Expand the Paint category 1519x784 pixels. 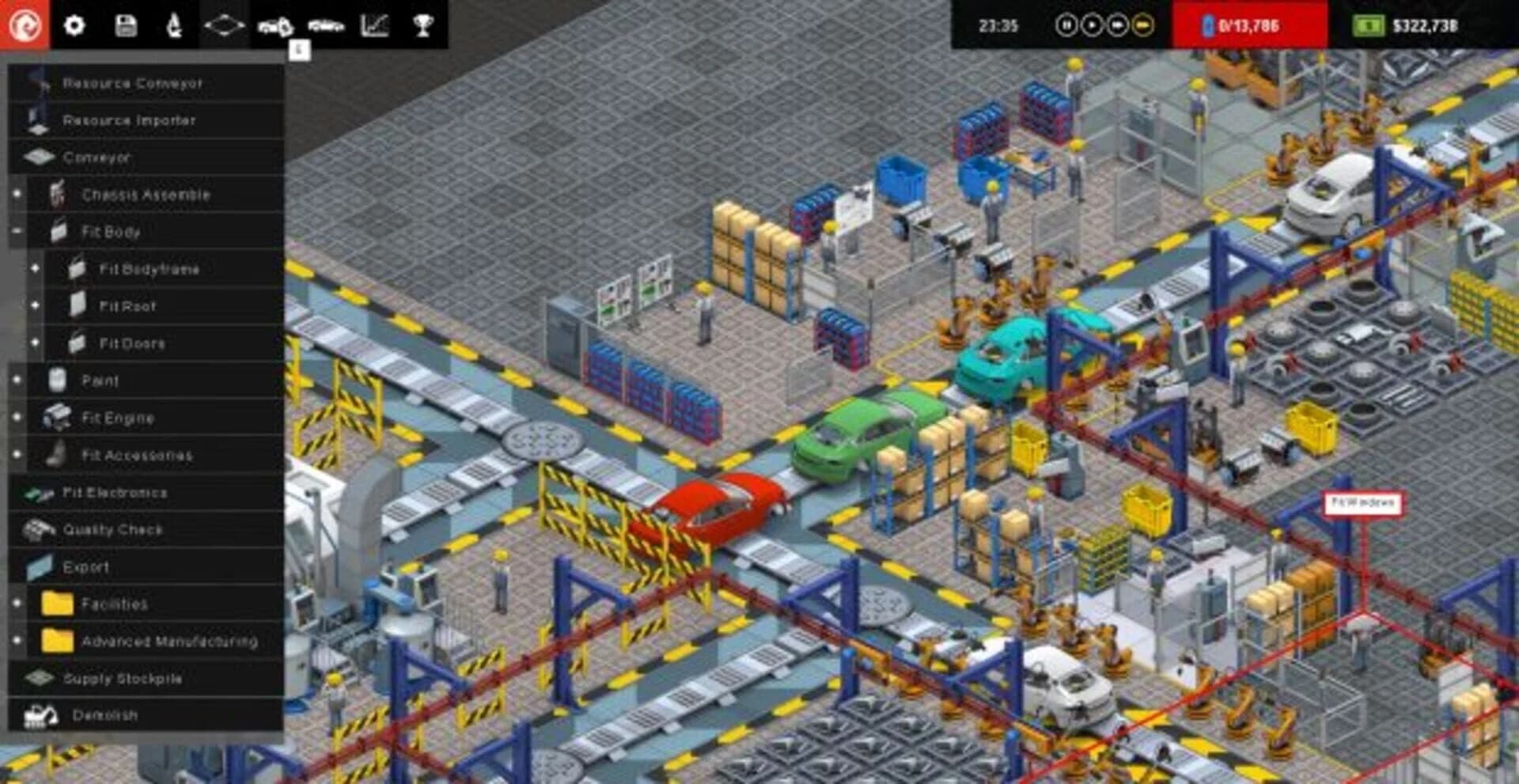click(x=17, y=381)
